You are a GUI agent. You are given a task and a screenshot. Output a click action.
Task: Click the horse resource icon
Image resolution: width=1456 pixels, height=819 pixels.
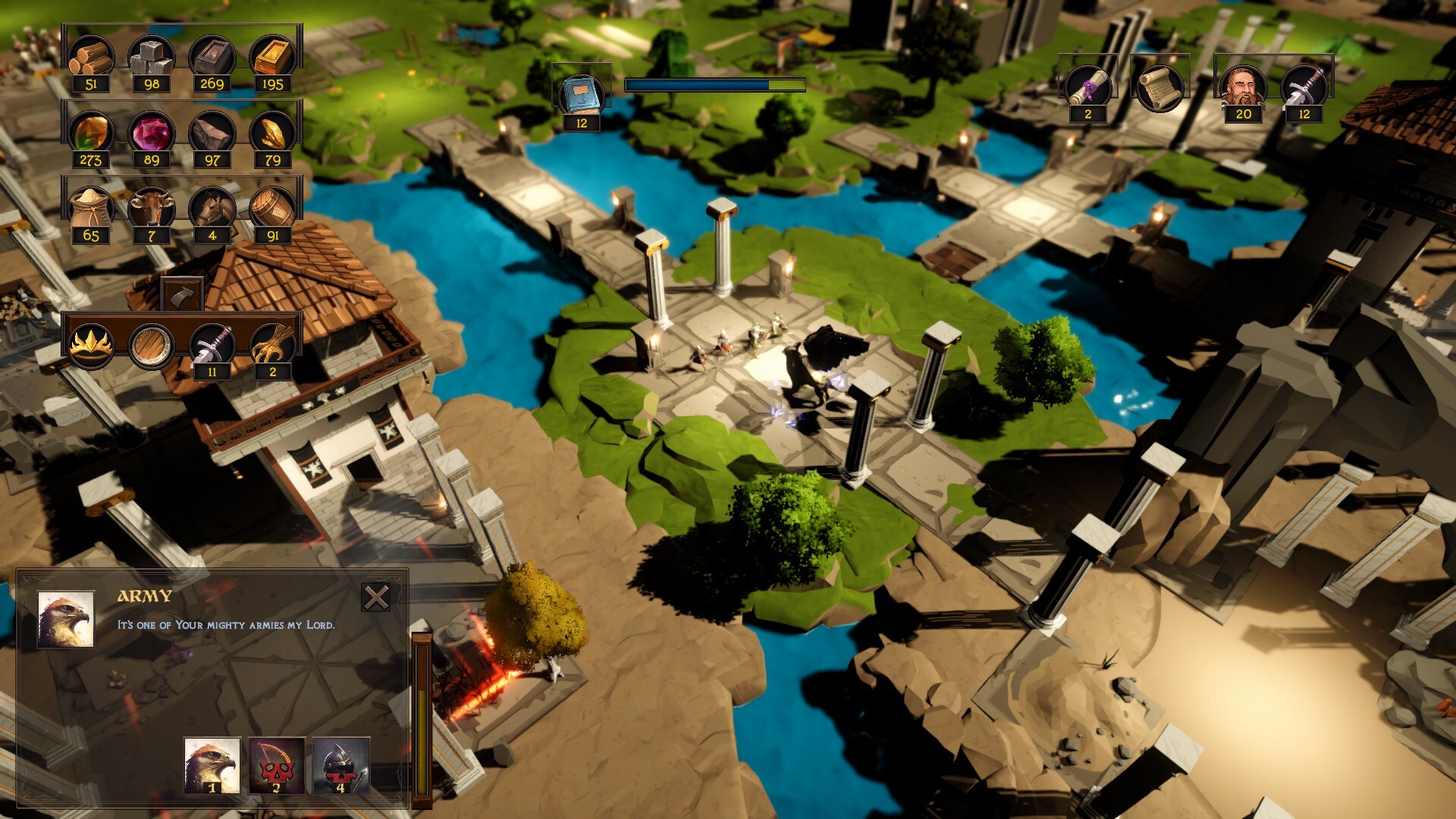(x=212, y=208)
